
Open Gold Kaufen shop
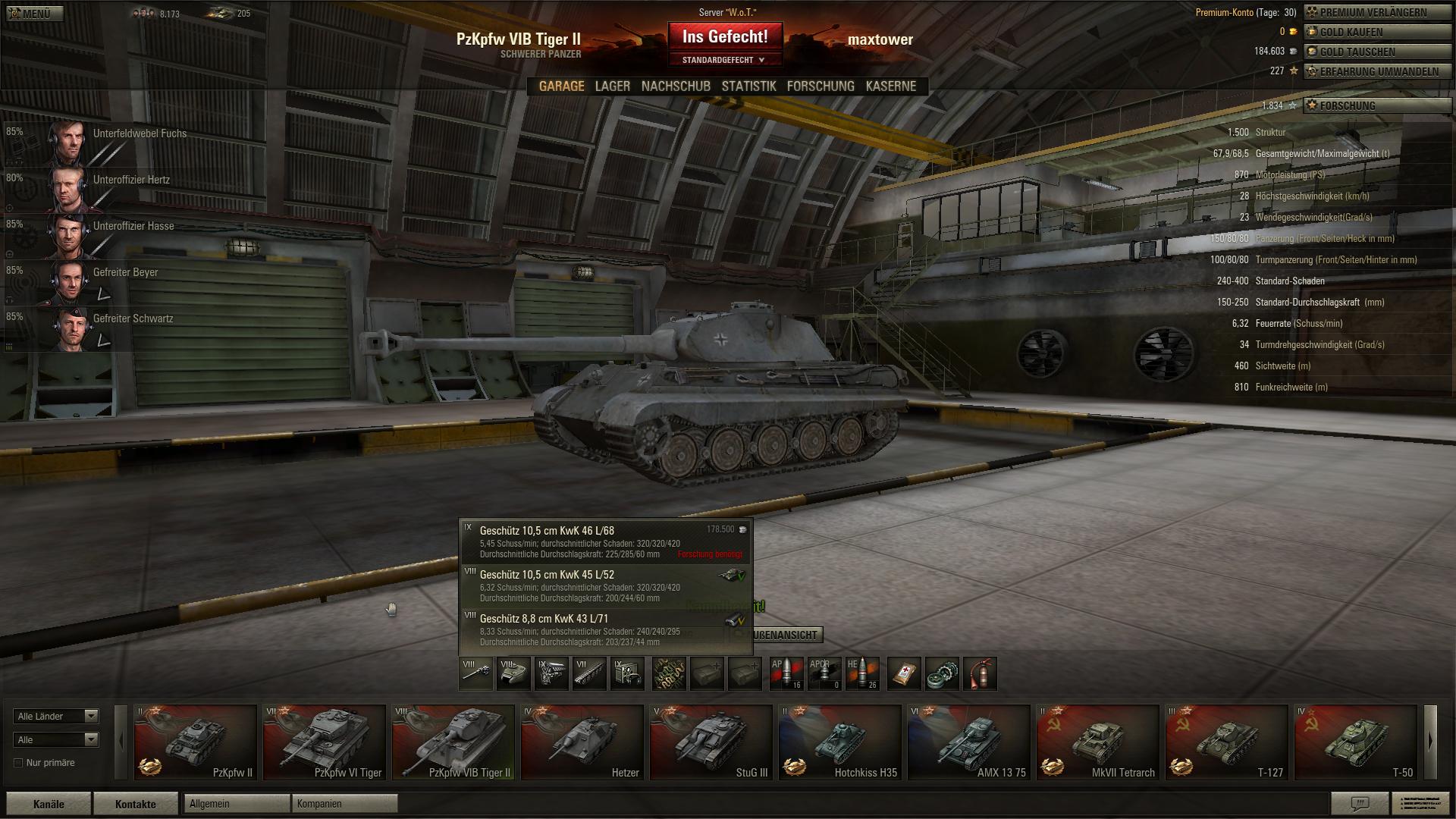pos(1377,33)
